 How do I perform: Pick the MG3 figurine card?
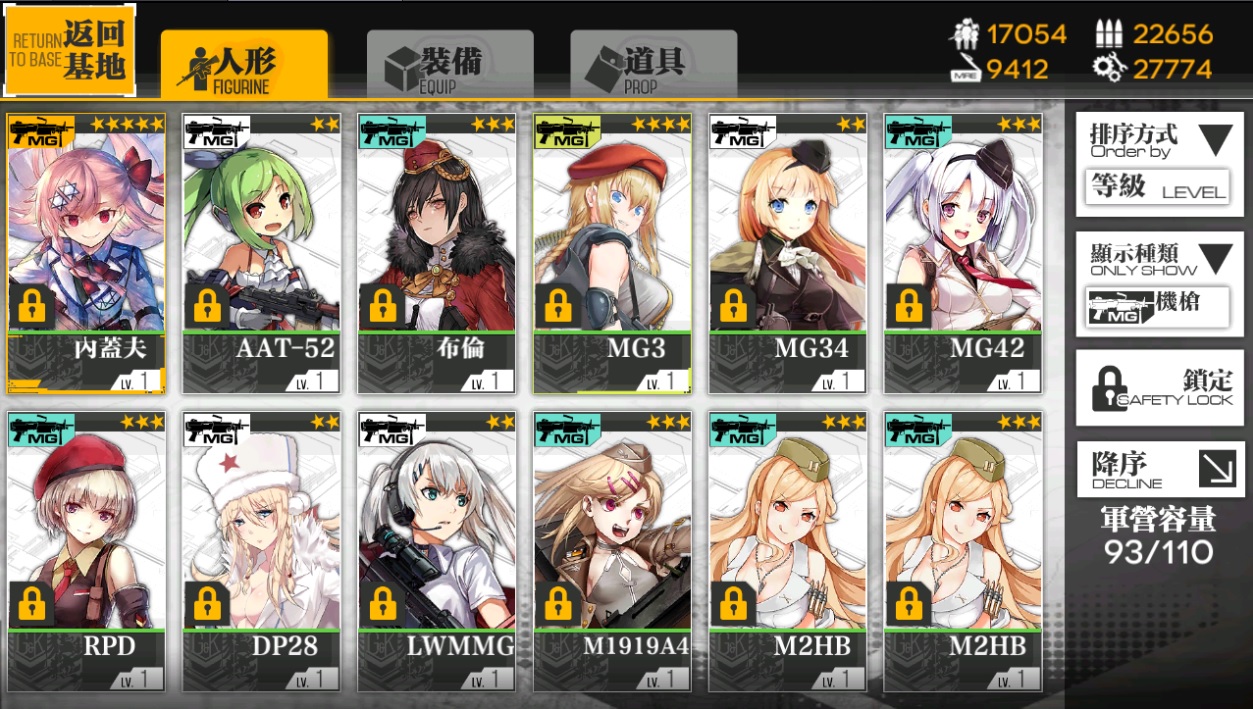(612, 253)
